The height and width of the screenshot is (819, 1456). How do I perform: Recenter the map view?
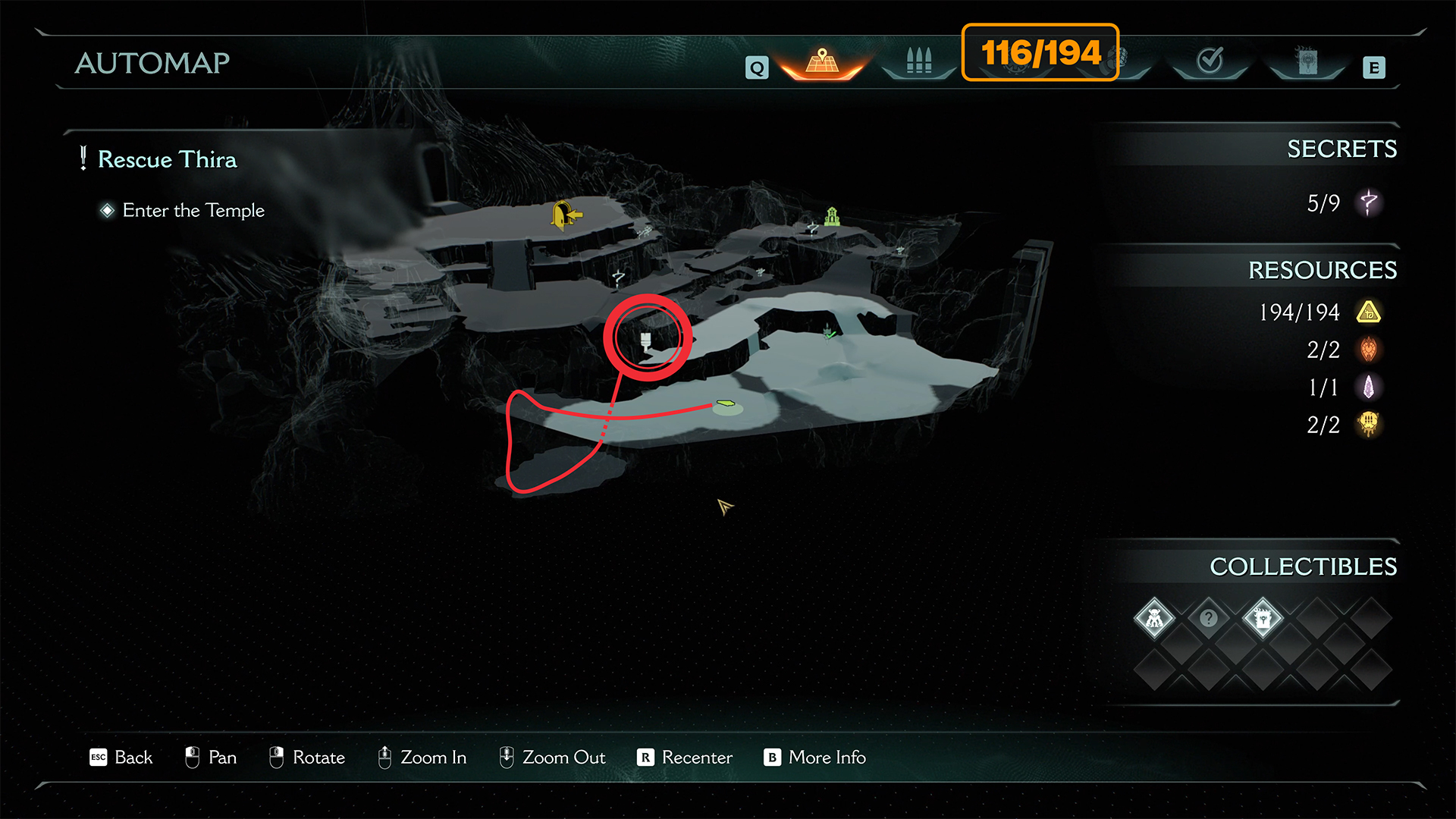pyautogui.click(x=686, y=758)
